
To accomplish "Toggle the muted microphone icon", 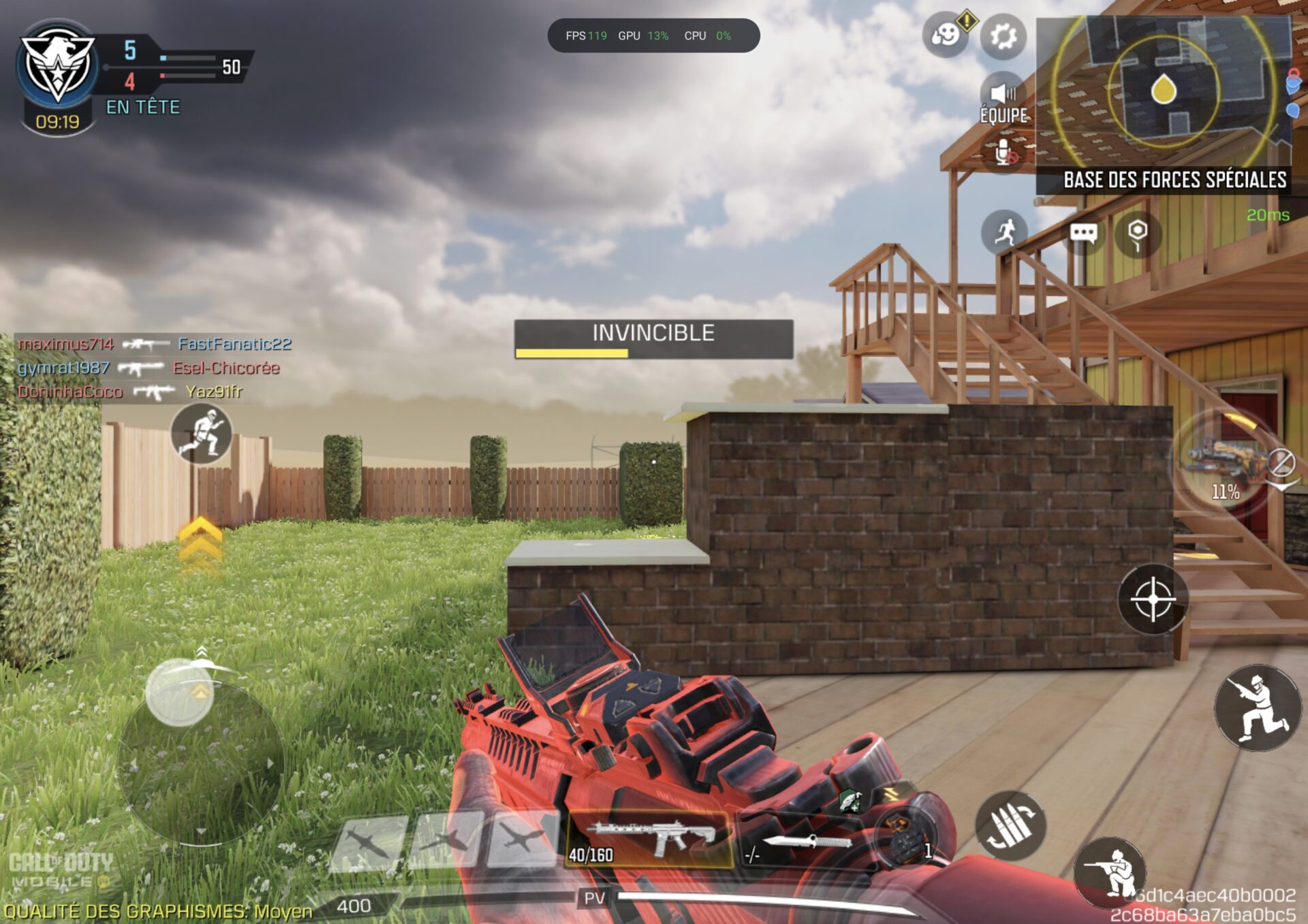I will (1005, 153).
